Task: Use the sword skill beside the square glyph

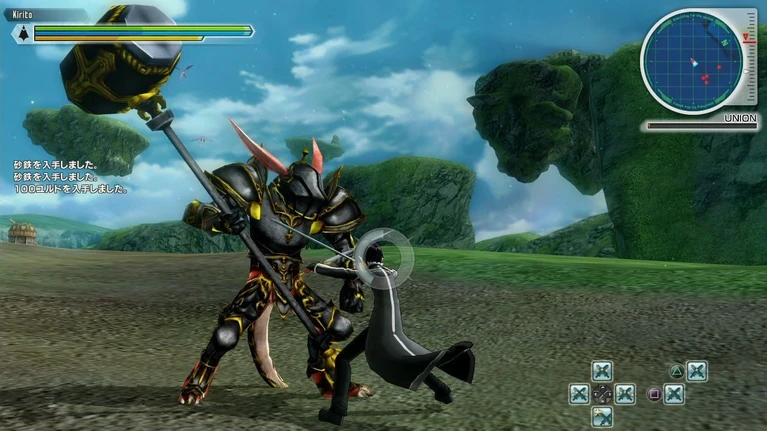Action: (673, 394)
